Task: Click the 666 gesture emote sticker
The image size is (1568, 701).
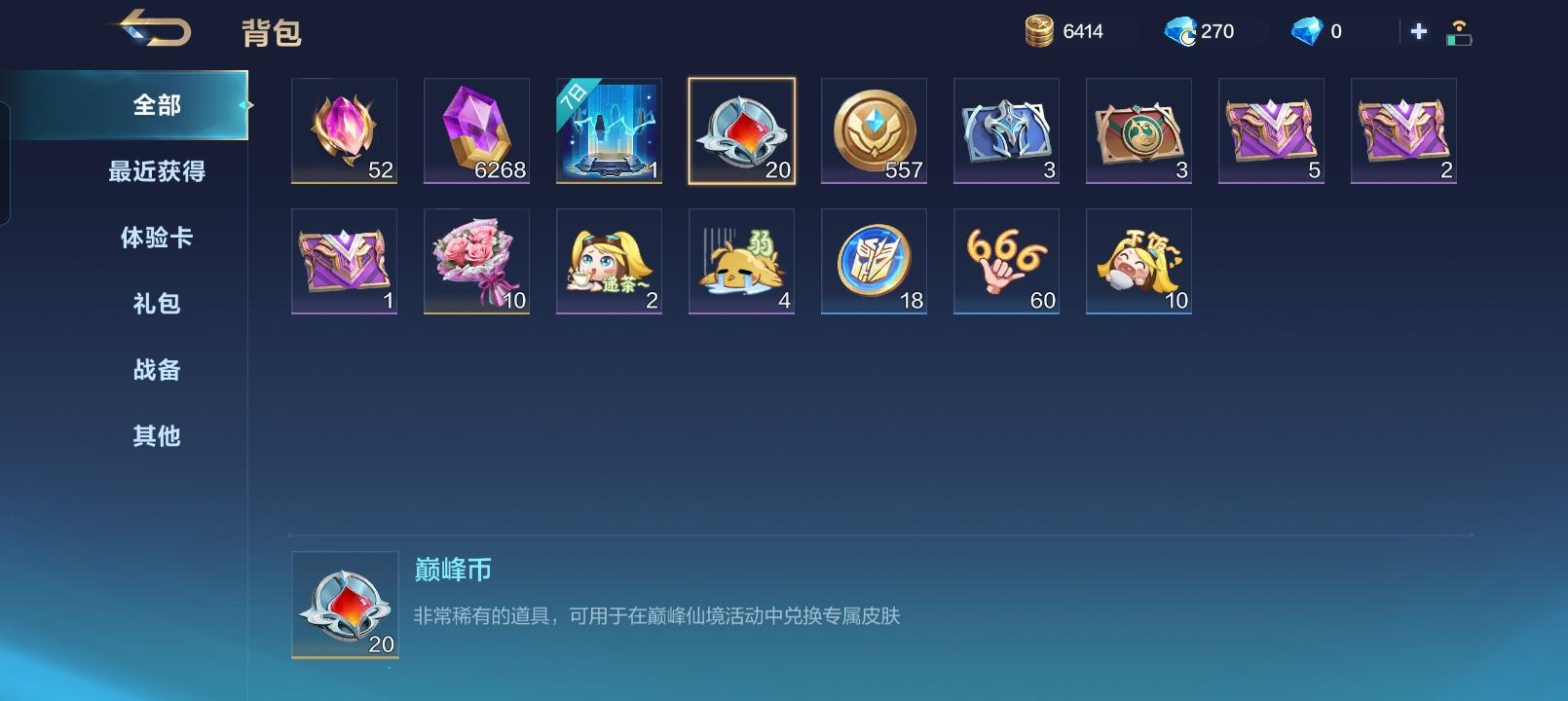Action: [1006, 262]
